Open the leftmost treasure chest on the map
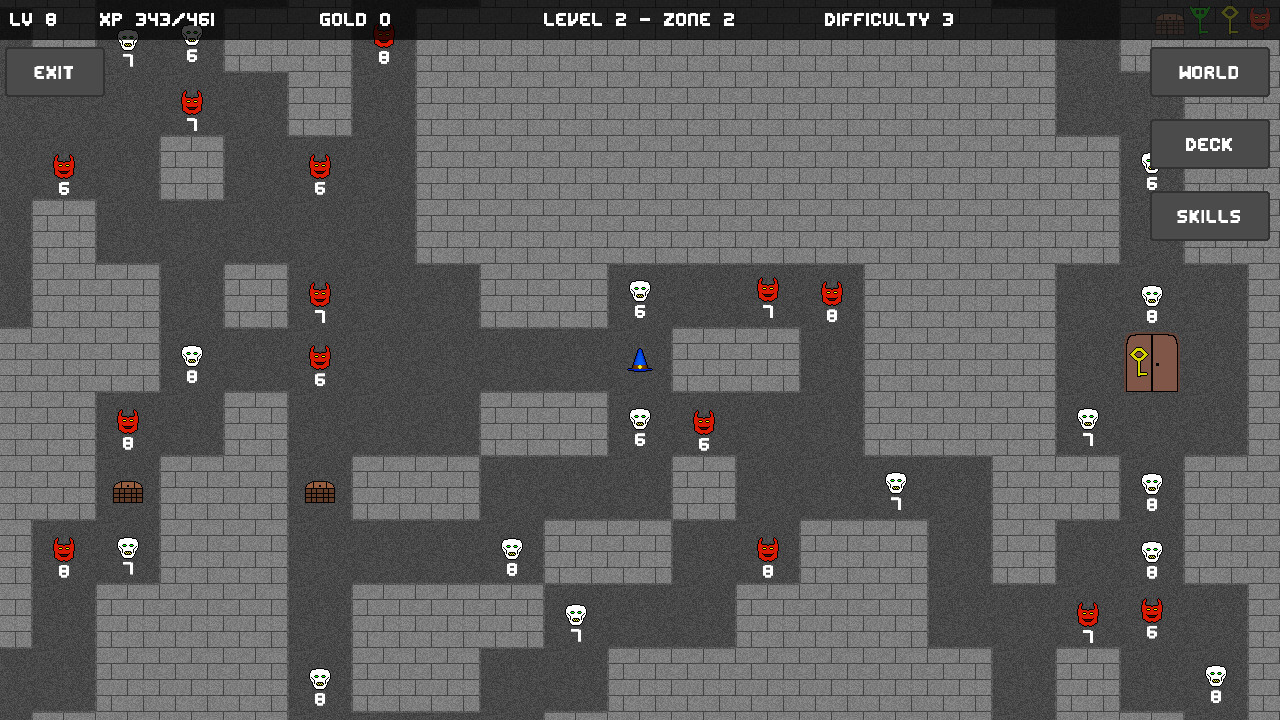This screenshot has width=1280, height=720. coord(128,490)
